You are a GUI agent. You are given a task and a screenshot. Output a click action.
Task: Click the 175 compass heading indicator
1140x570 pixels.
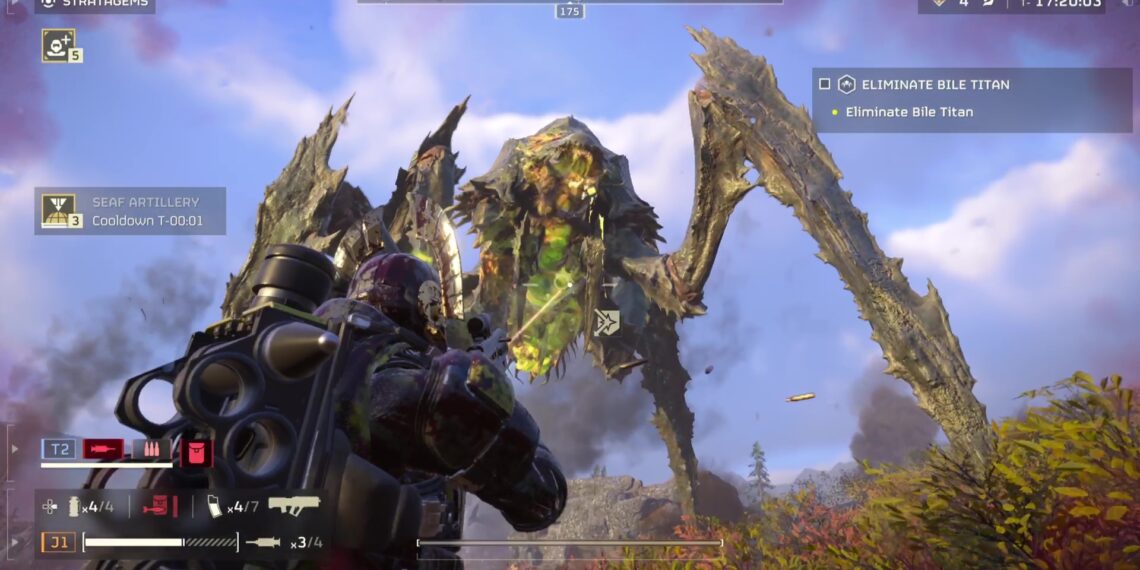point(570,11)
